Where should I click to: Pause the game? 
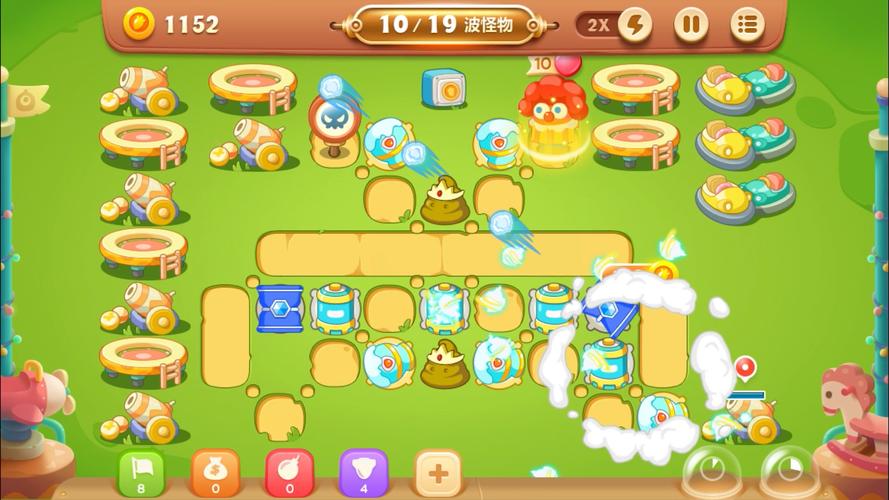coord(690,24)
